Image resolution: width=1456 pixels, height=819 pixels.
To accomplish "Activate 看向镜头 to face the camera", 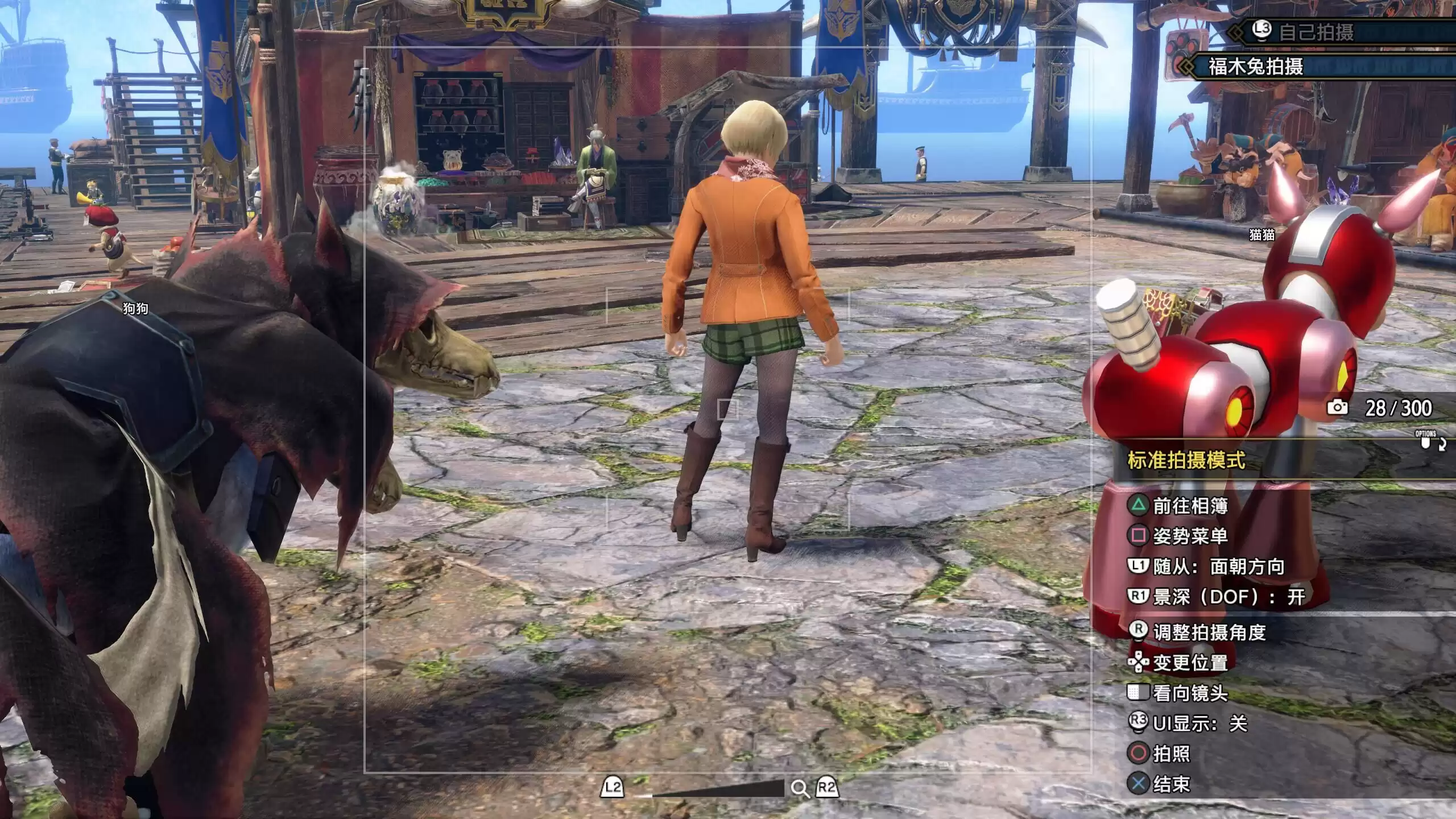I will (1190, 693).
